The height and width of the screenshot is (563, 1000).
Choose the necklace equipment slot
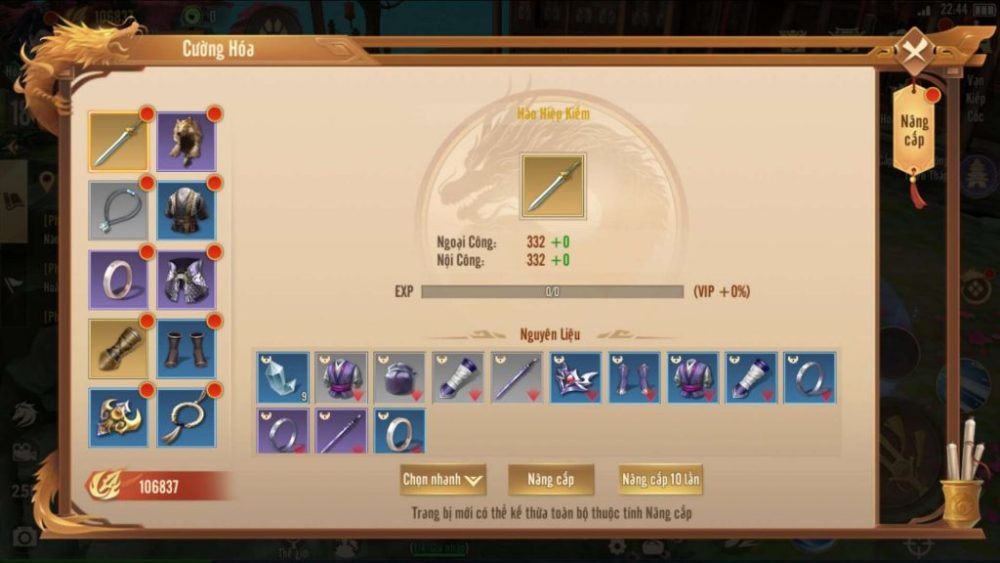click(x=118, y=210)
